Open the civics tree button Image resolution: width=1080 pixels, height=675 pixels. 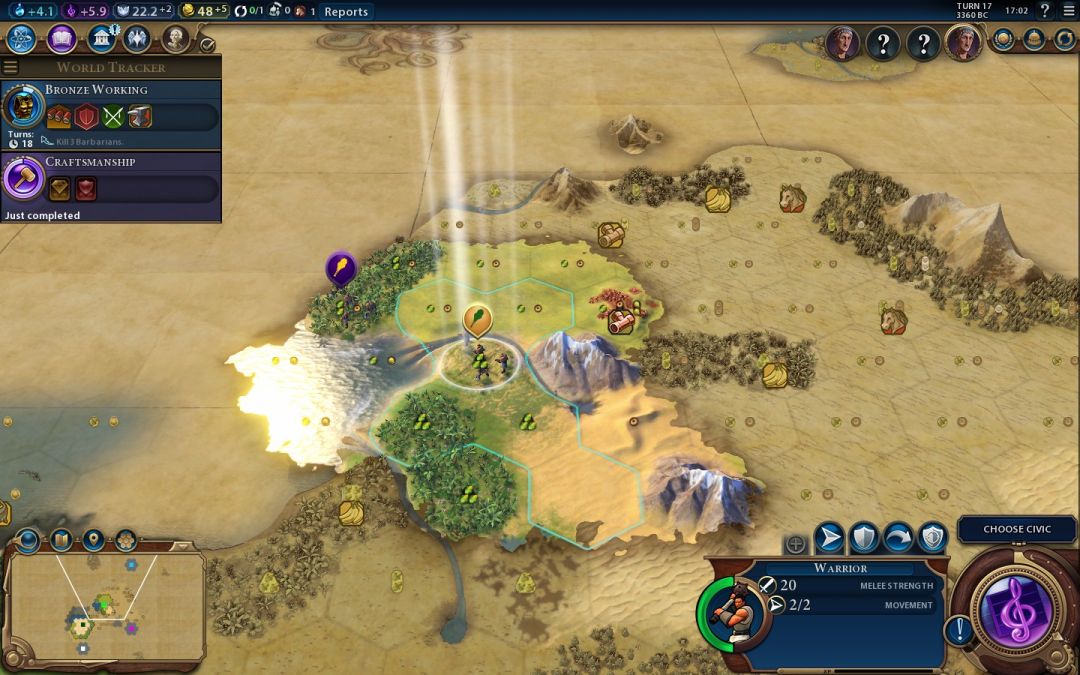tap(62, 39)
